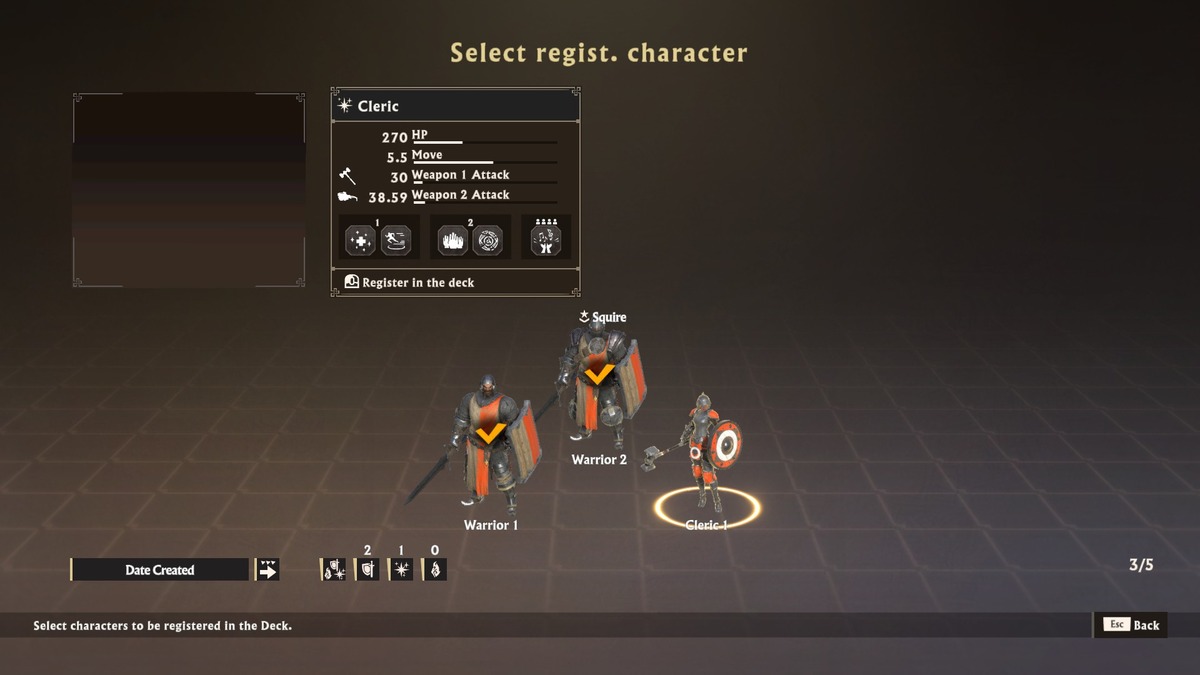This screenshot has height=675, width=1200.
Task: Inspect the running figure skill icon
Action: [396, 240]
